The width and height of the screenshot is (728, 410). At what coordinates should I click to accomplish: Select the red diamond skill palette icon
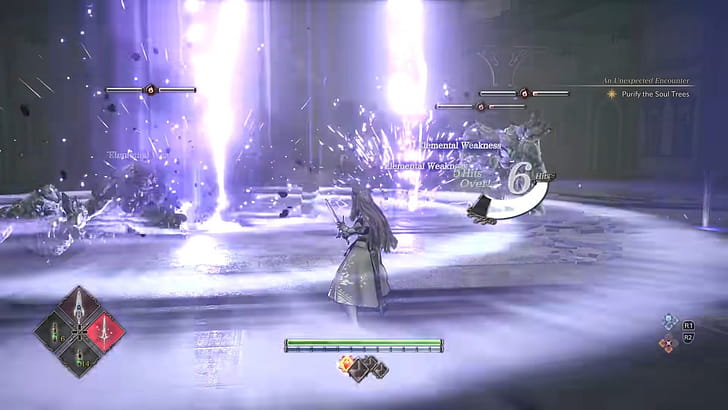pos(666,344)
